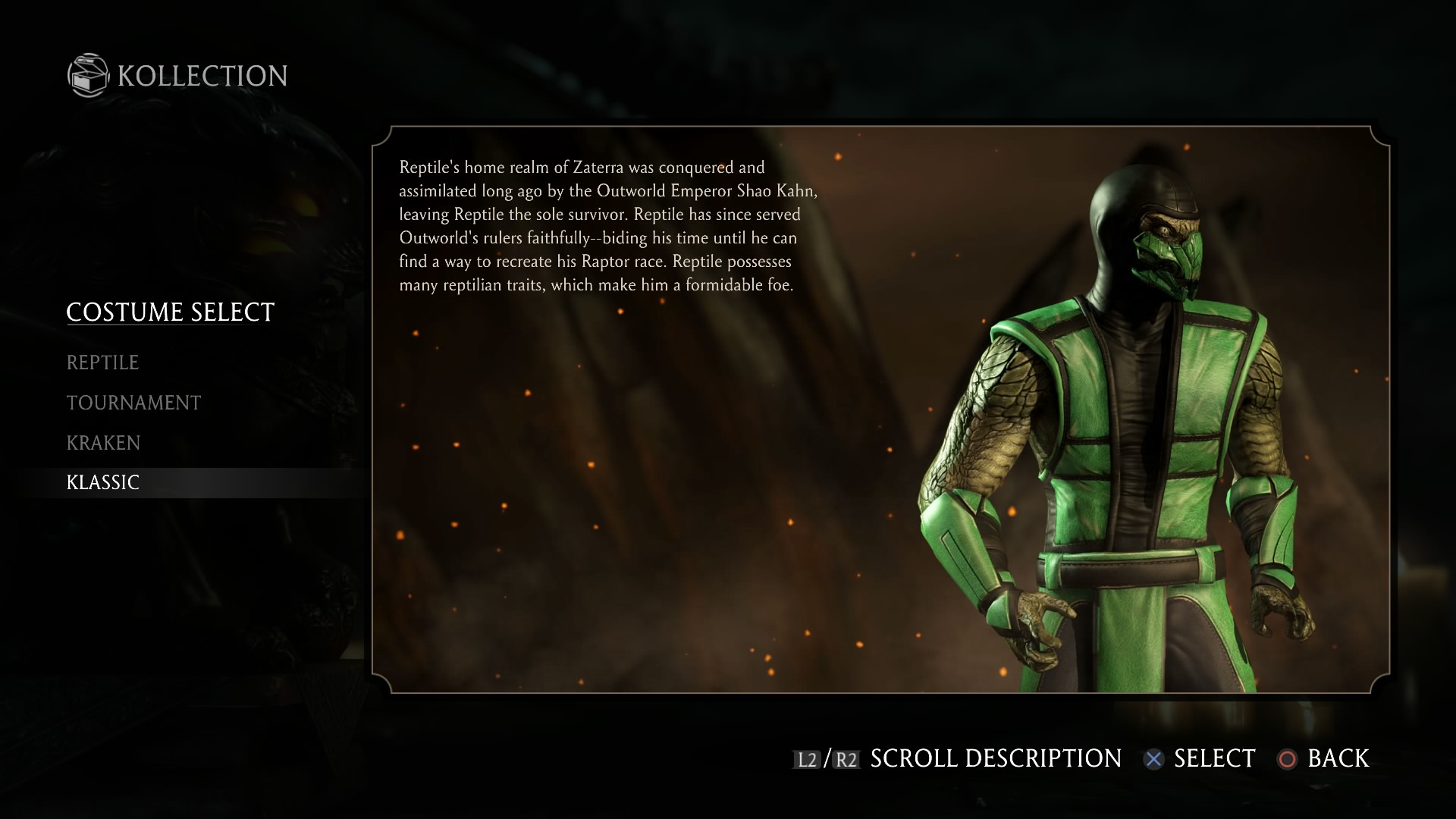Select the KLASSIC costume entry

point(102,482)
